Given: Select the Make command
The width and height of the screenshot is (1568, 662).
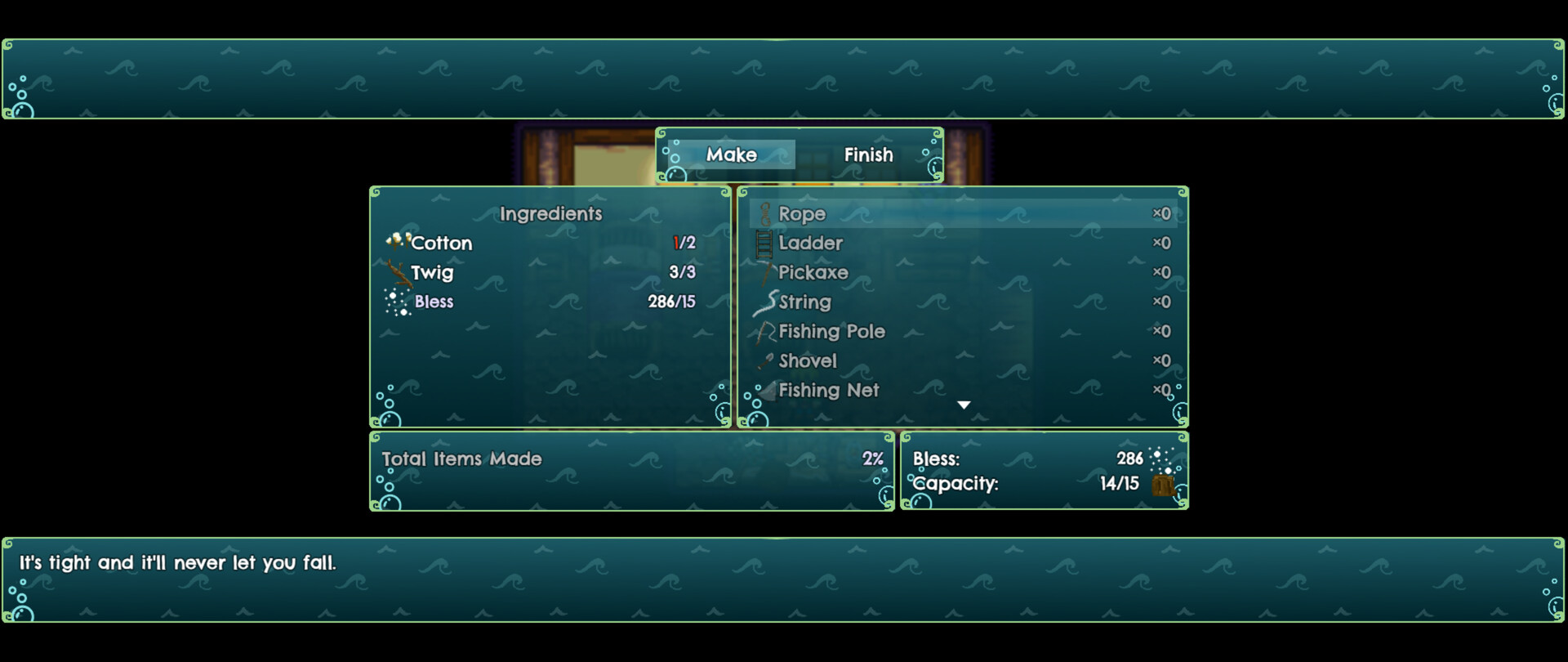Looking at the screenshot, I should 731,154.
